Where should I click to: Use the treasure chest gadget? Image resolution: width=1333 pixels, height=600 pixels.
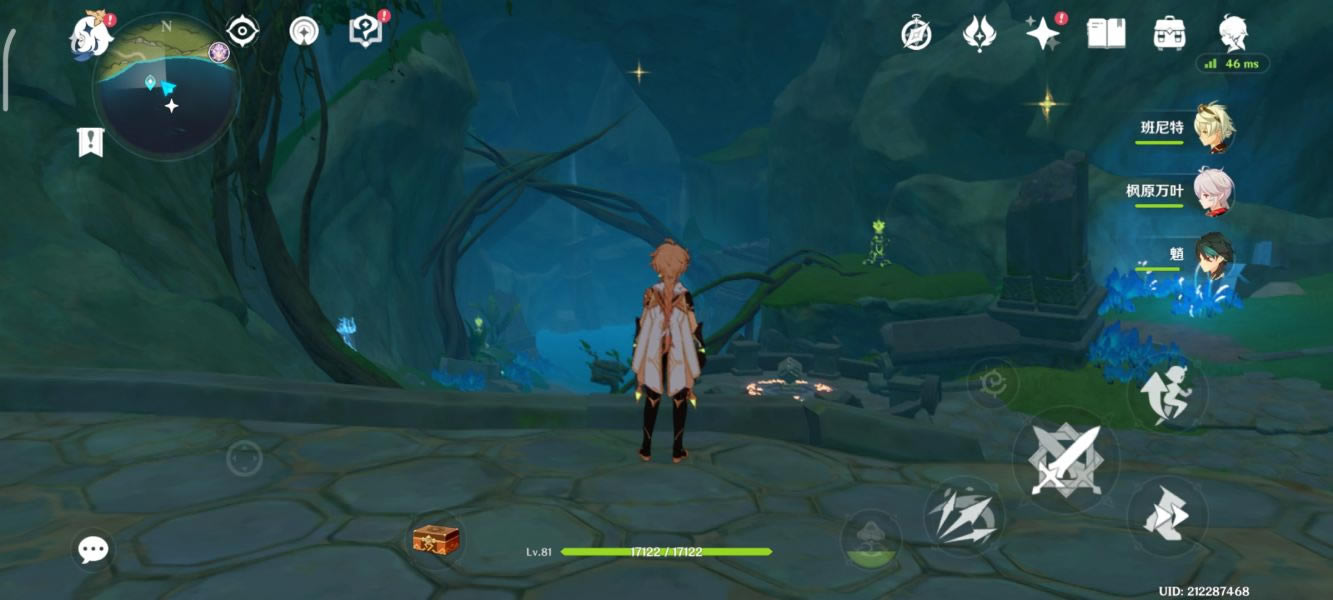tap(436, 540)
